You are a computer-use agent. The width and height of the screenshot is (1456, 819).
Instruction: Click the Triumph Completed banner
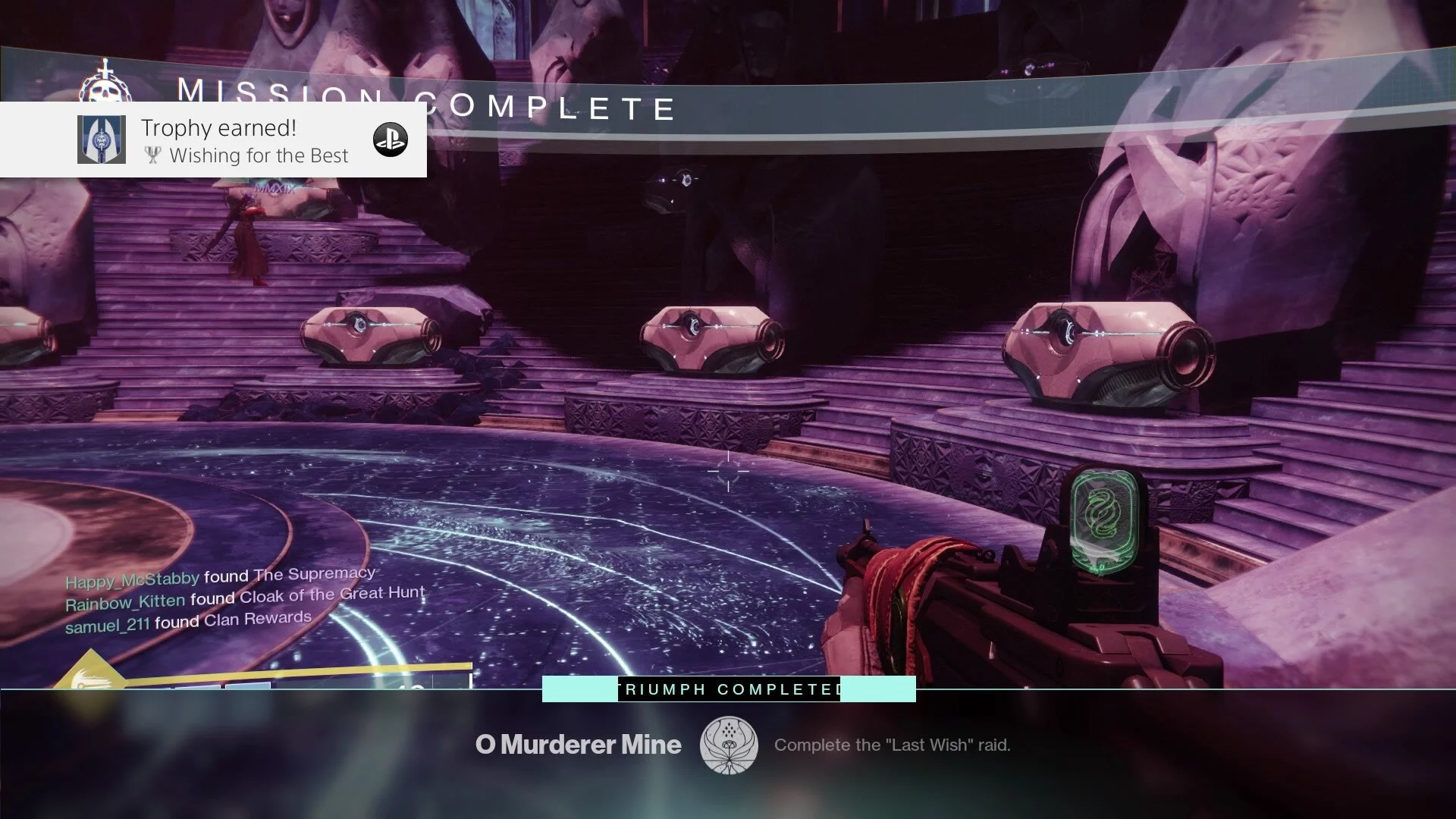click(x=729, y=689)
